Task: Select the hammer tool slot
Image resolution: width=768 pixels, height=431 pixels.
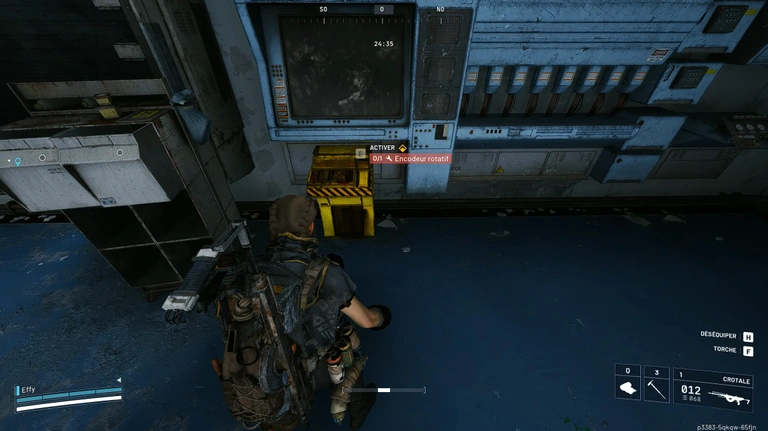Action: click(656, 387)
